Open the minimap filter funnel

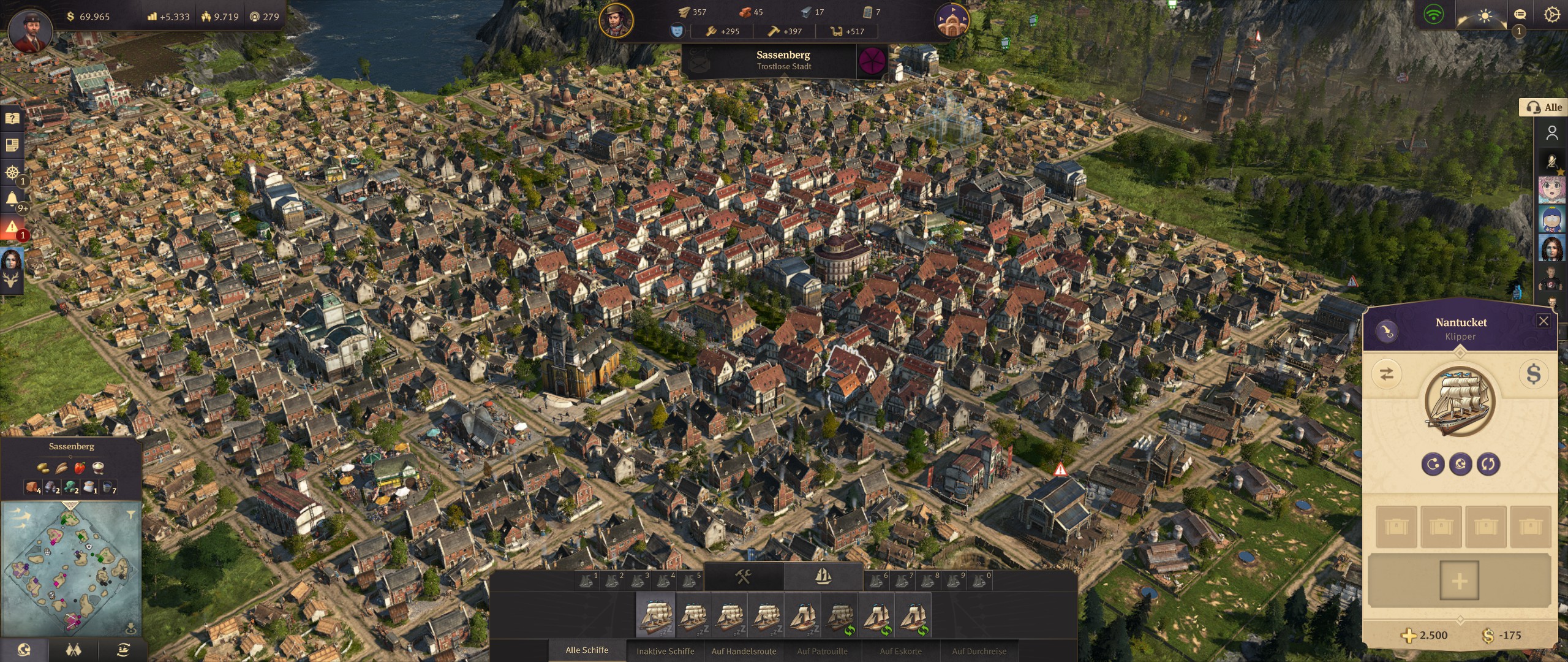(130, 515)
